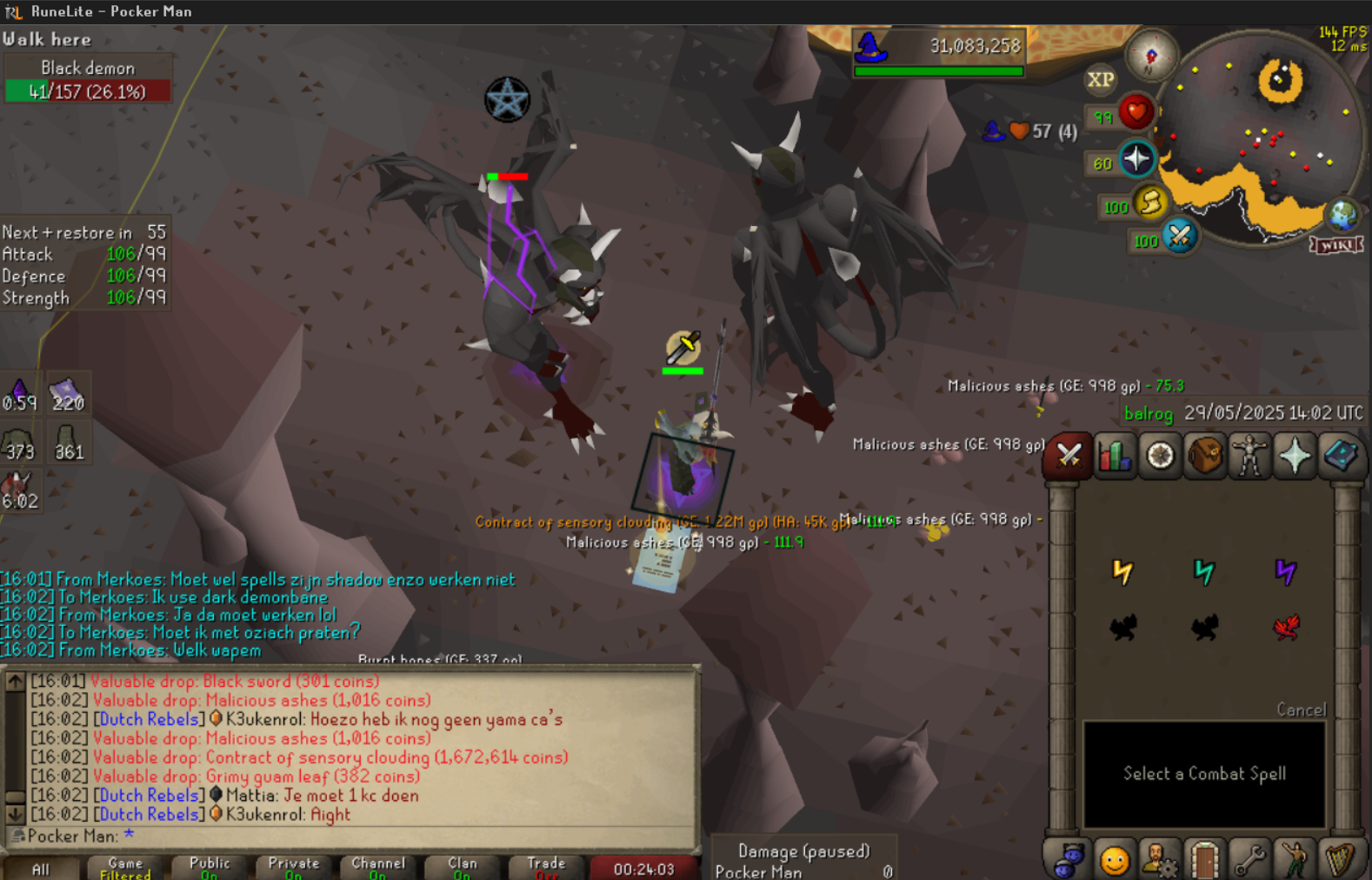Viewport: 1372px width, 880px height.
Task: Open the Settings wrench tab
Action: click(x=1249, y=860)
